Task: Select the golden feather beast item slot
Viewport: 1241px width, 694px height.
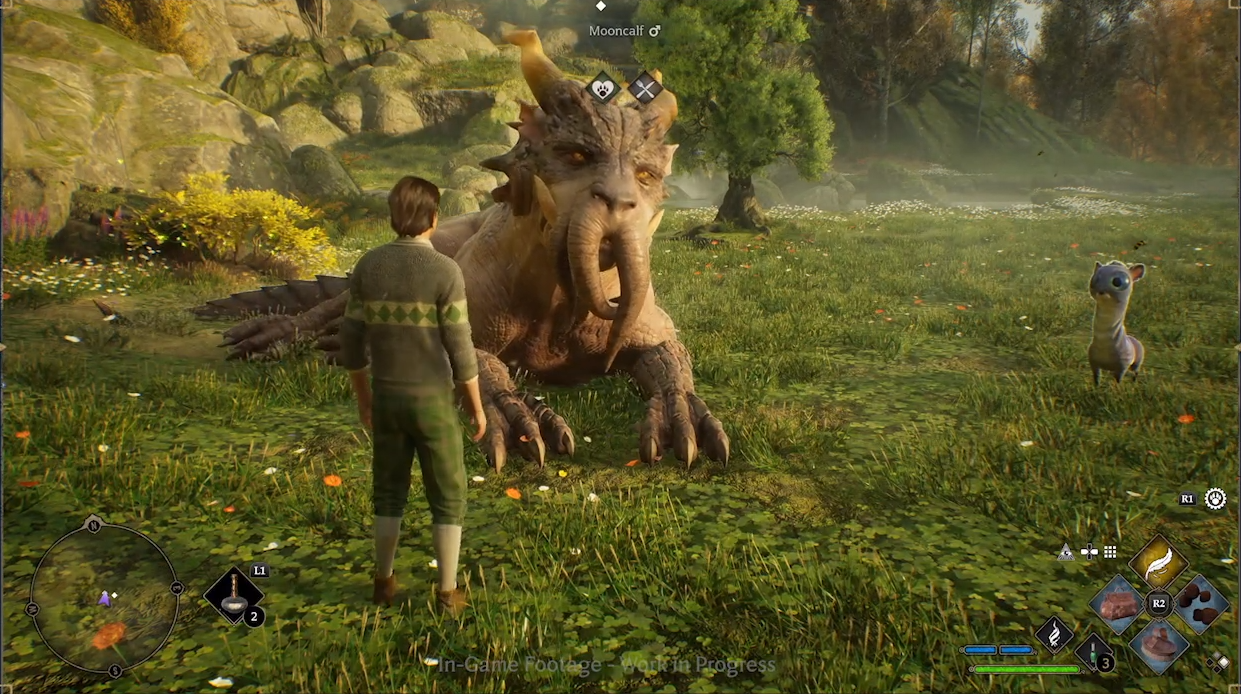Action: (x=1158, y=562)
